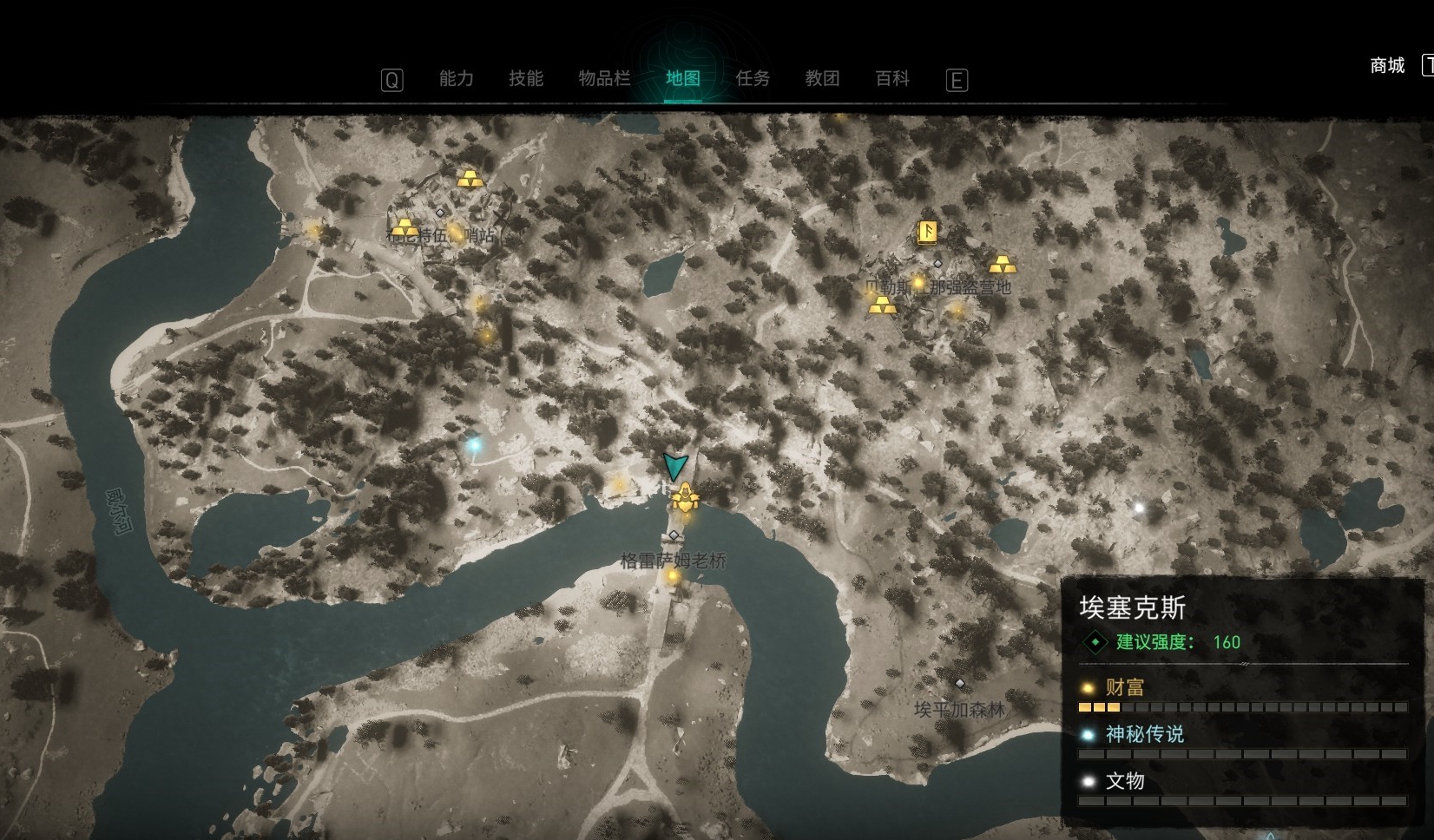The width and height of the screenshot is (1434, 840).
Task: Choose the white artifact dot marker
Action: [x=1139, y=508]
